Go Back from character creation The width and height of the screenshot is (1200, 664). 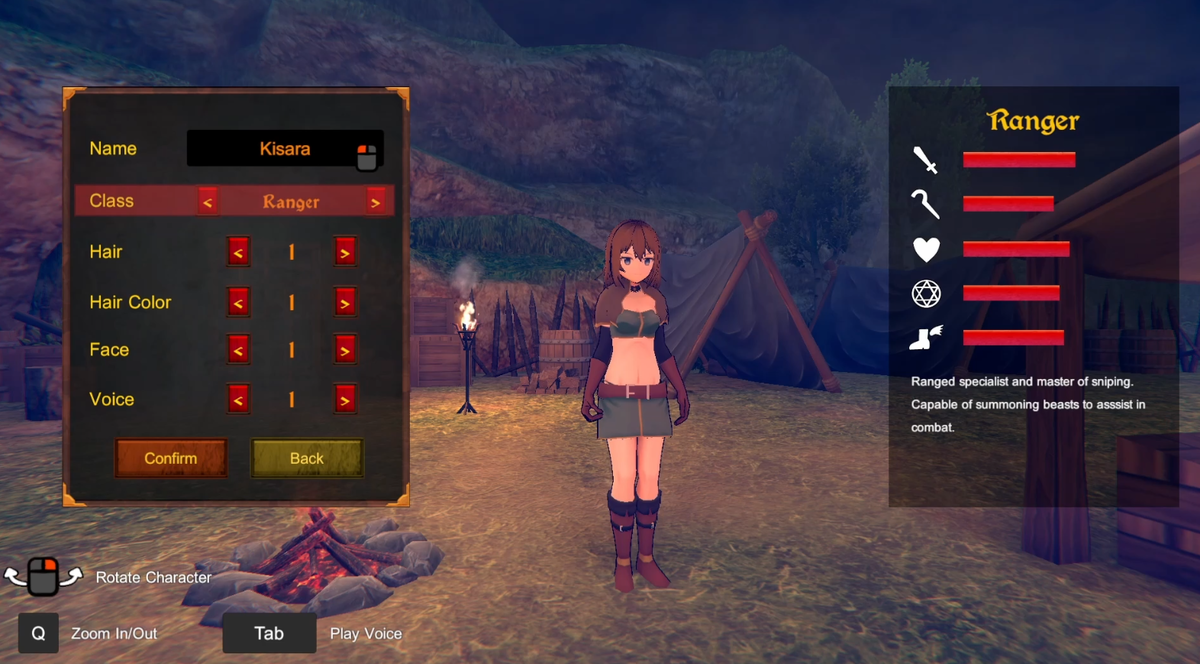(306, 458)
